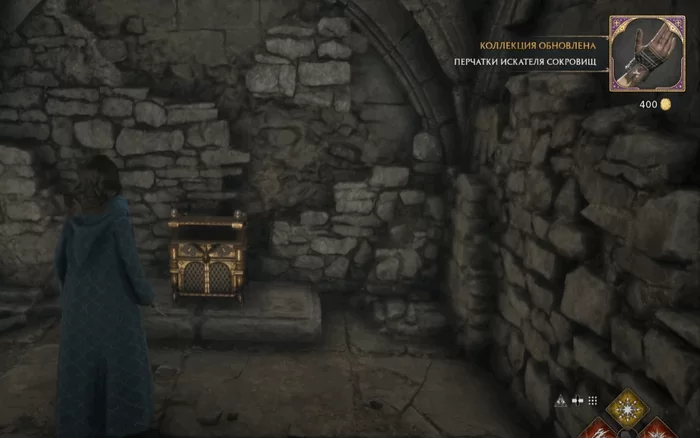This screenshot has height=438, width=700.
Task: Select the yellow starburst spell slot
Action: [x=629, y=410]
